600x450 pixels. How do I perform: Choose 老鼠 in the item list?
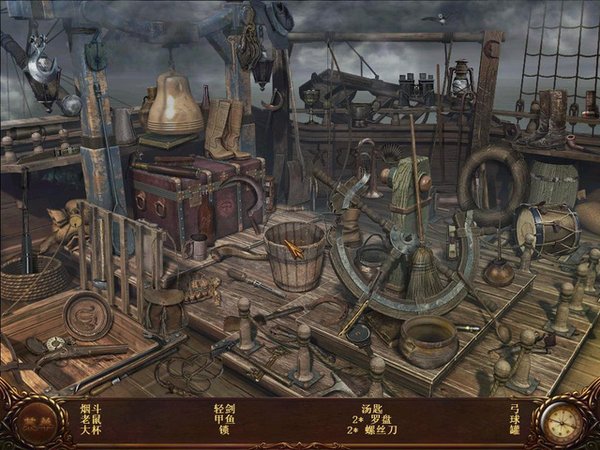coord(91,419)
